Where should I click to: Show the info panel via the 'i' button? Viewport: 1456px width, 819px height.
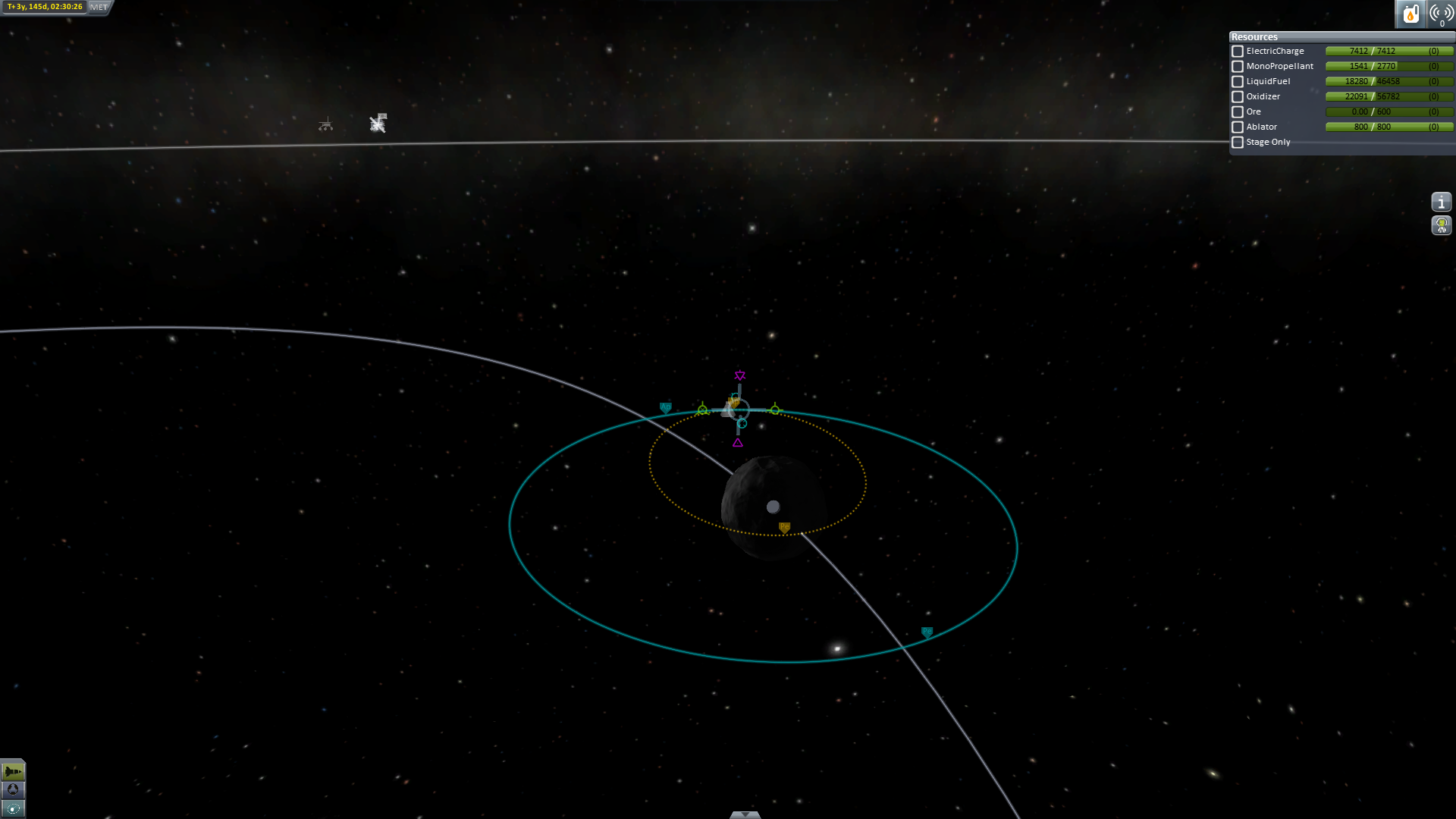(1441, 202)
